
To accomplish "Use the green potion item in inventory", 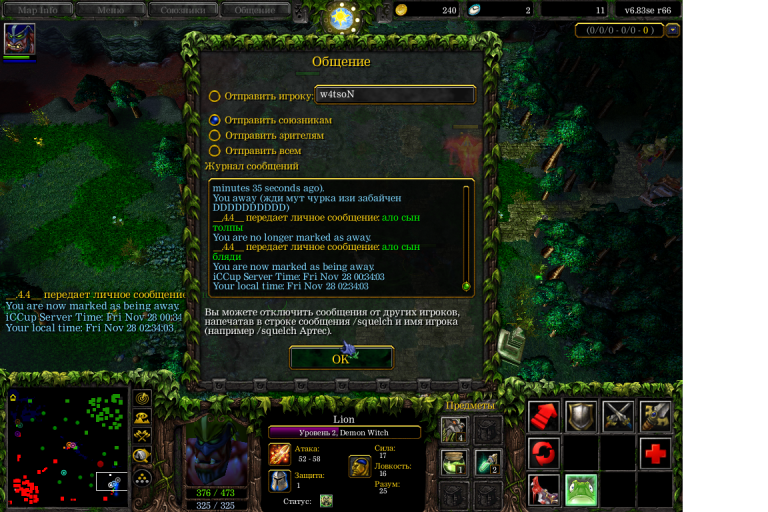I will point(487,462).
